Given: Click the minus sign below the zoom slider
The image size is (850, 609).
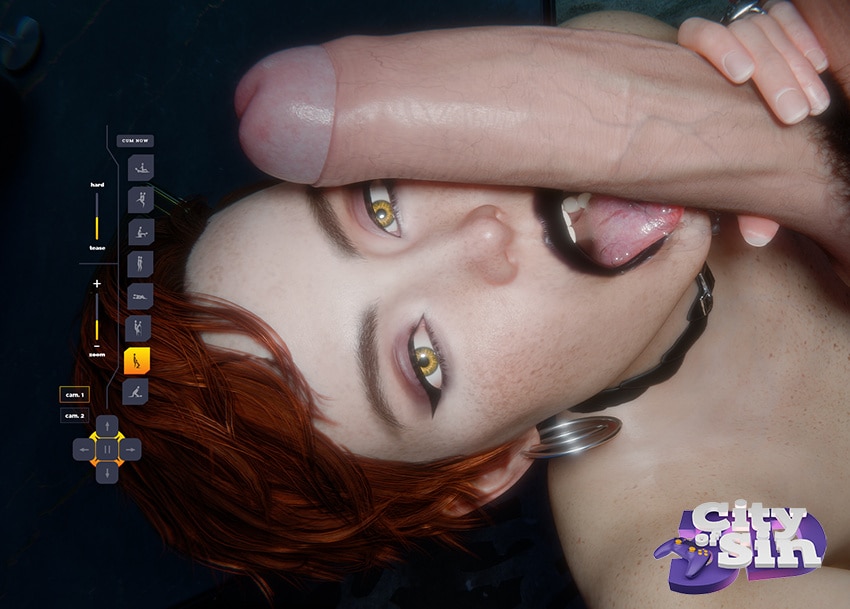Looking at the screenshot, I should click(x=97, y=345).
